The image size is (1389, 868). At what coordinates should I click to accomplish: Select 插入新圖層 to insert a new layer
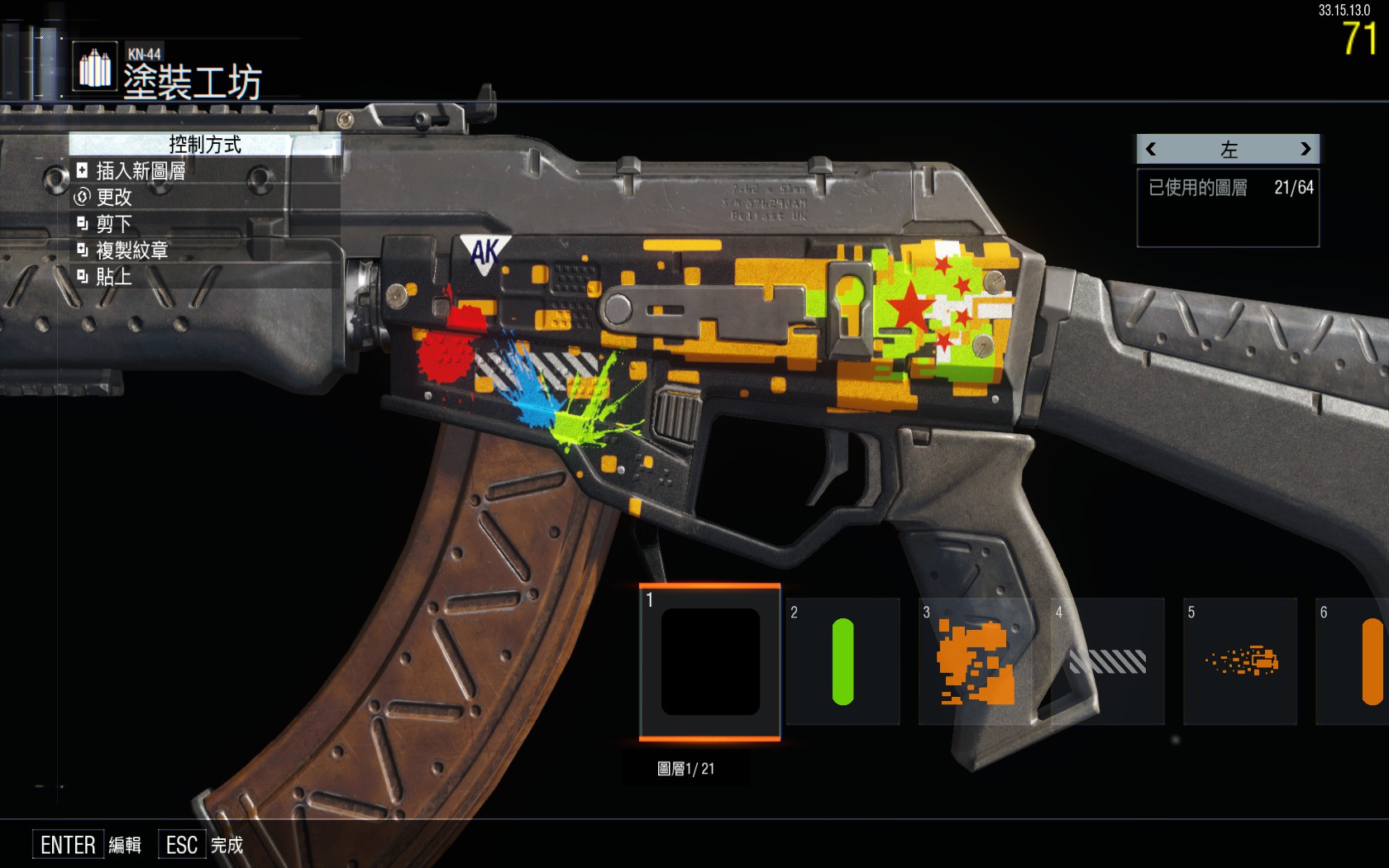[x=140, y=171]
